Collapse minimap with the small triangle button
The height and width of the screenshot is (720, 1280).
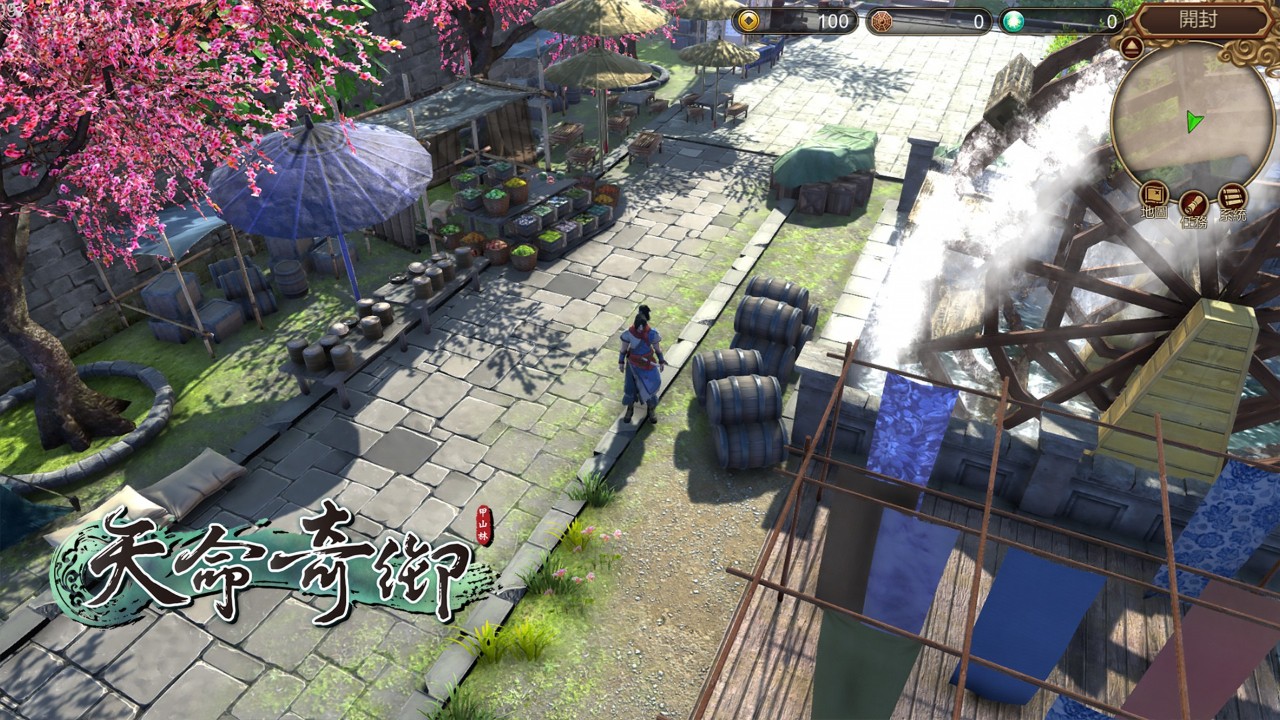(x=1132, y=47)
